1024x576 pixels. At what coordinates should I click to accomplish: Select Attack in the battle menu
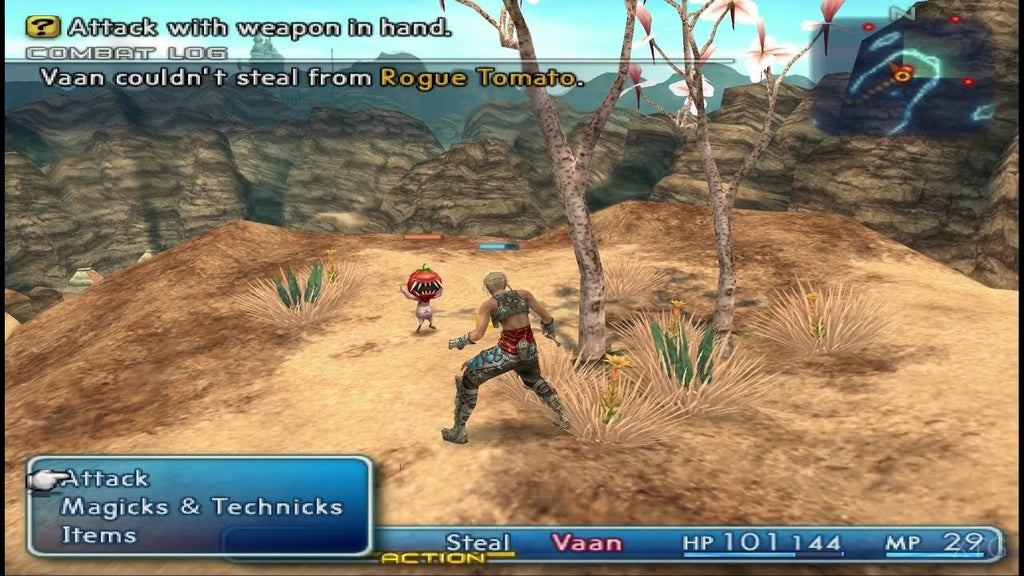tap(105, 479)
